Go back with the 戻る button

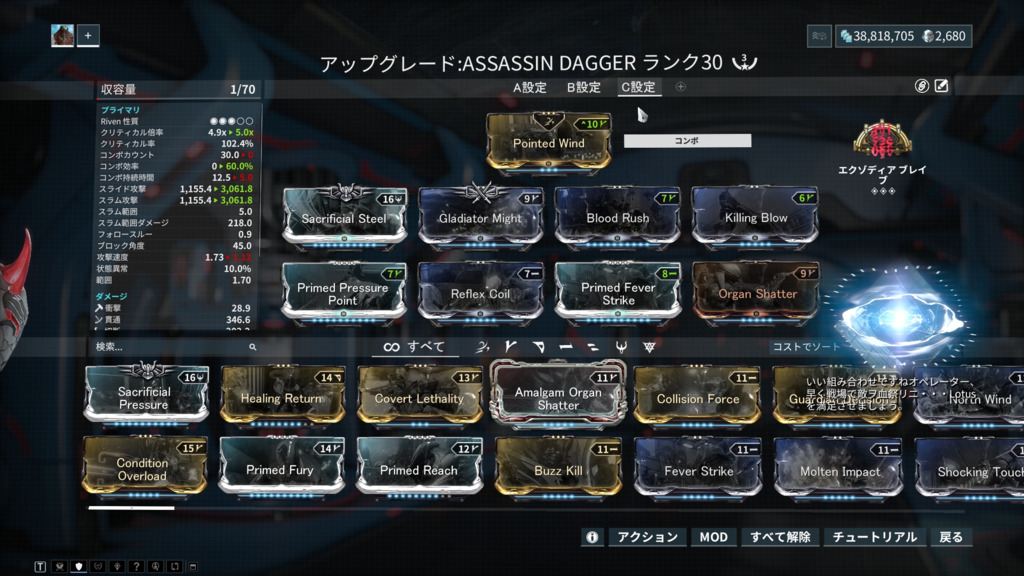click(x=951, y=537)
